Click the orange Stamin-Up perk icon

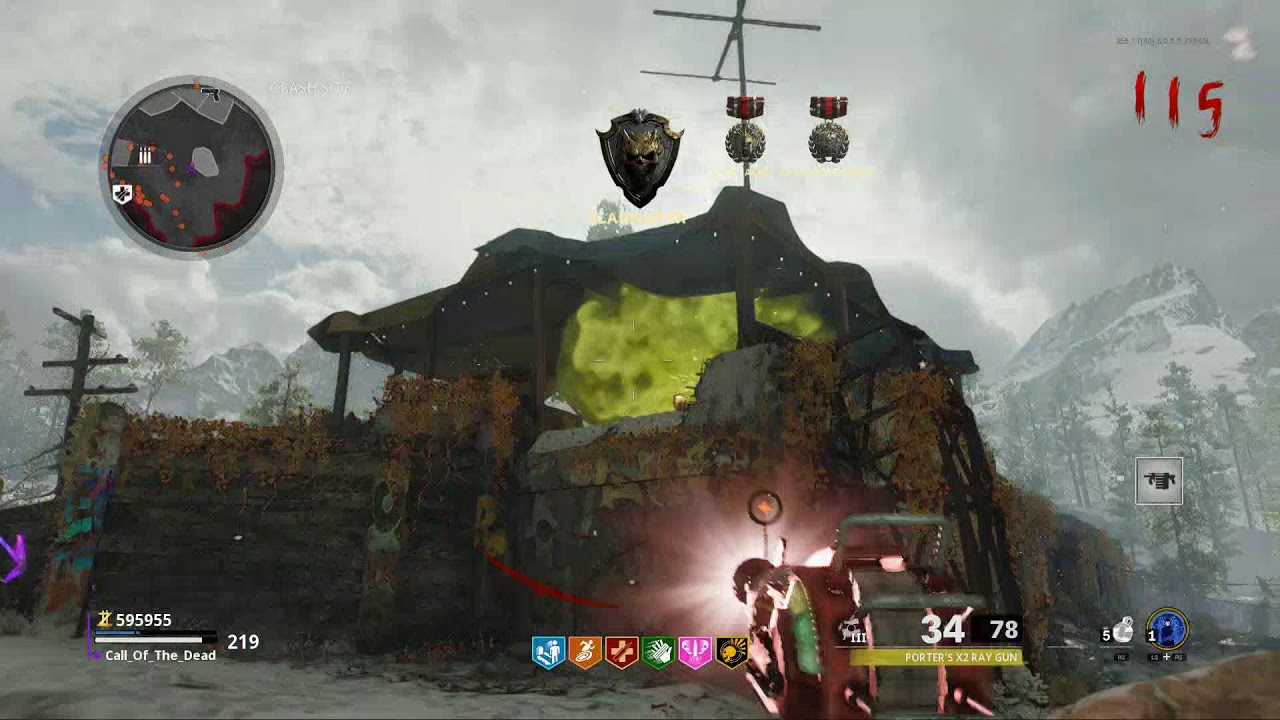[x=585, y=653]
